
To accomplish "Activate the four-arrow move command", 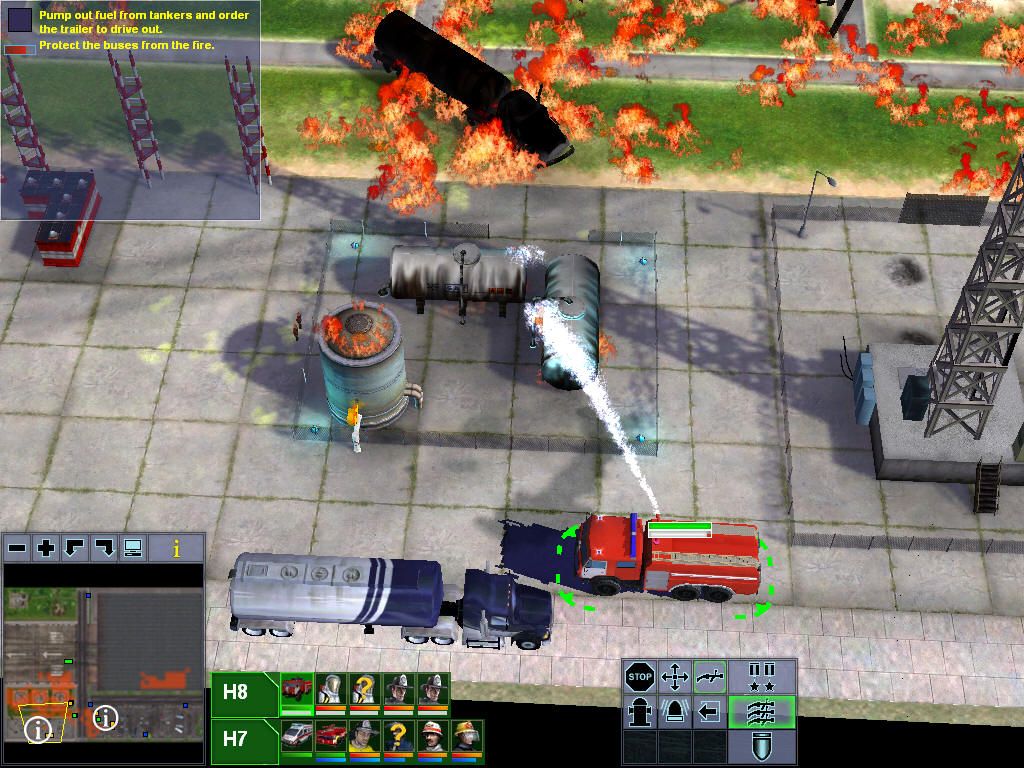I will click(x=675, y=678).
